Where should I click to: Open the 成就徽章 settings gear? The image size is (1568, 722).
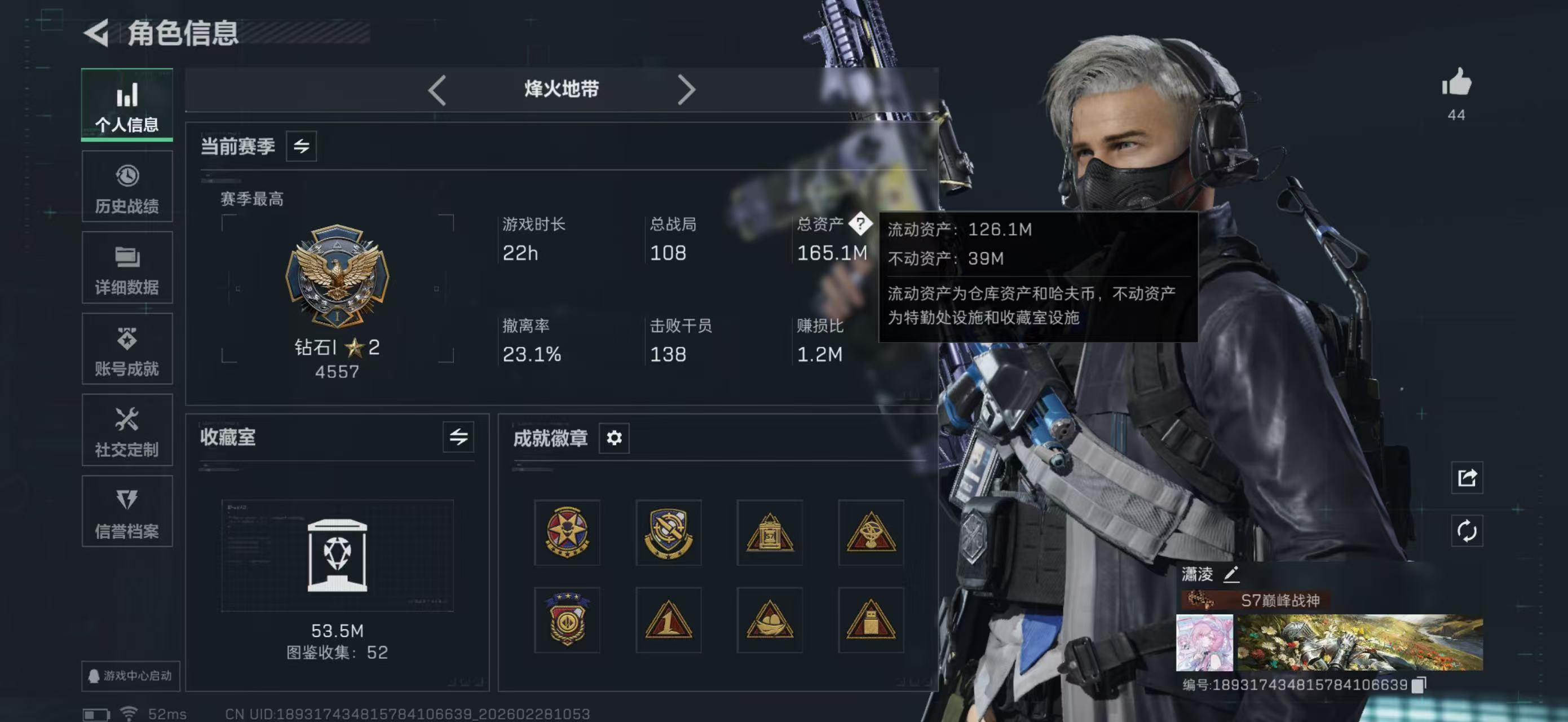click(x=614, y=438)
